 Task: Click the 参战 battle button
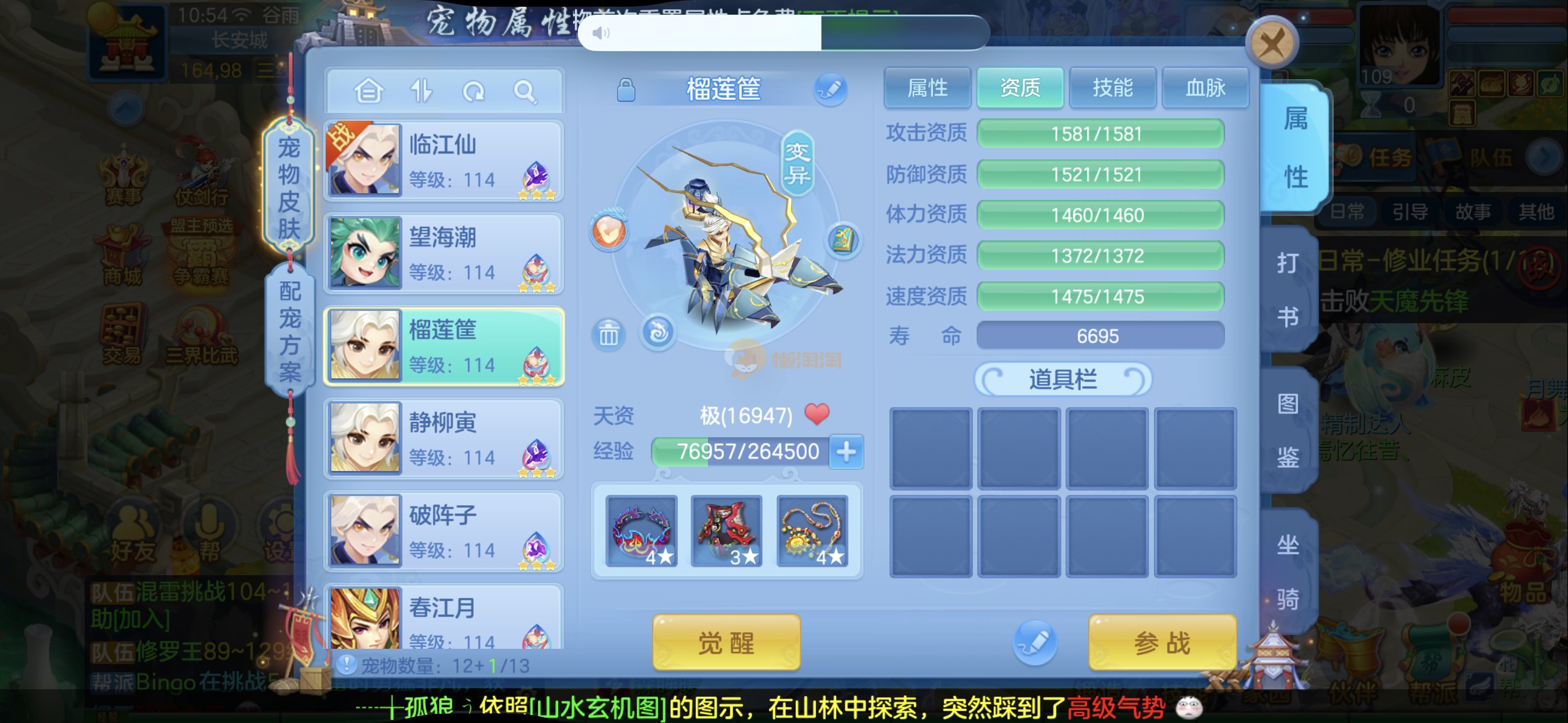pyautogui.click(x=1161, y=643)
